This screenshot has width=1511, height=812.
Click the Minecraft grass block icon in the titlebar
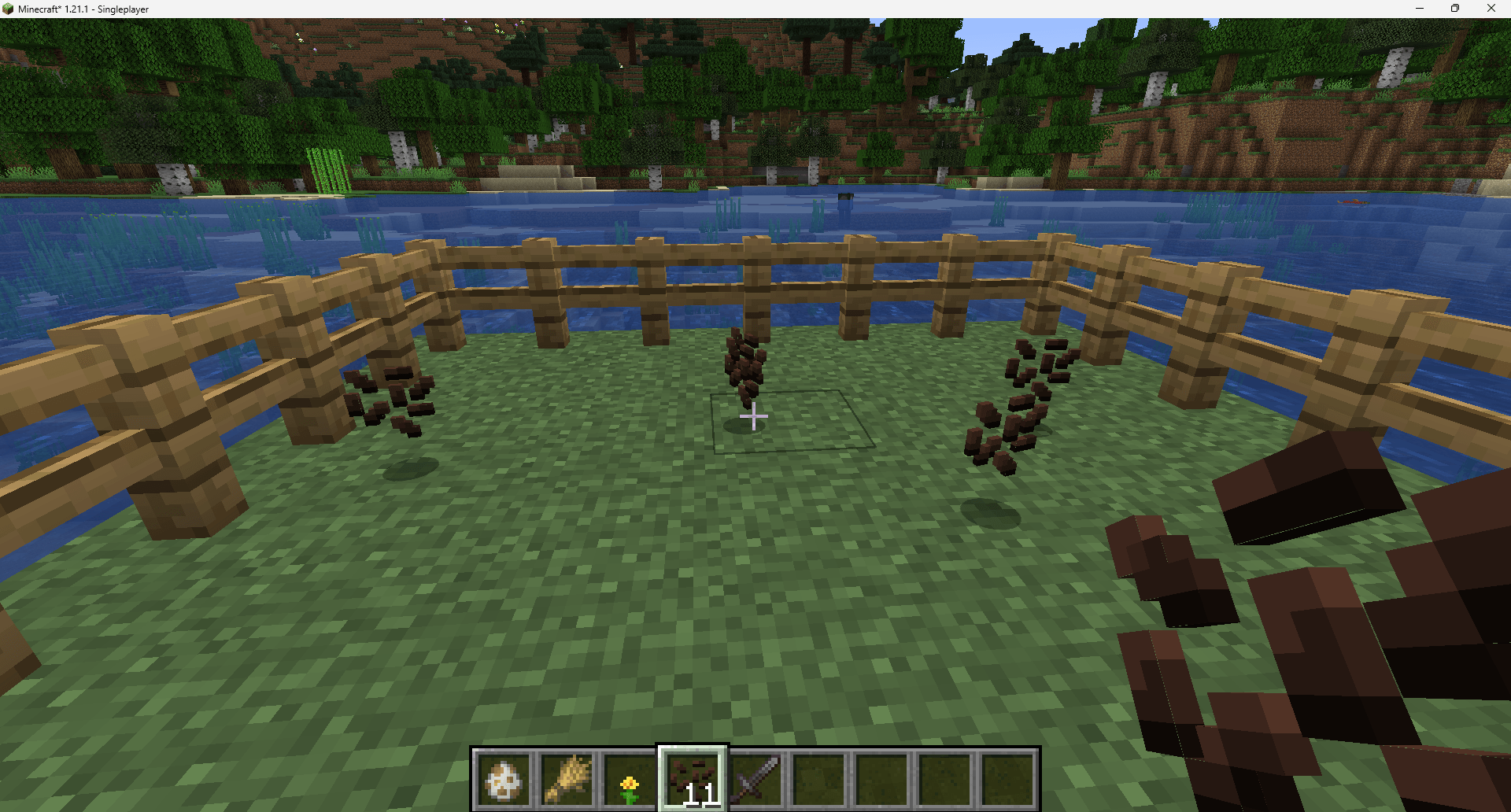pos(8,9)
